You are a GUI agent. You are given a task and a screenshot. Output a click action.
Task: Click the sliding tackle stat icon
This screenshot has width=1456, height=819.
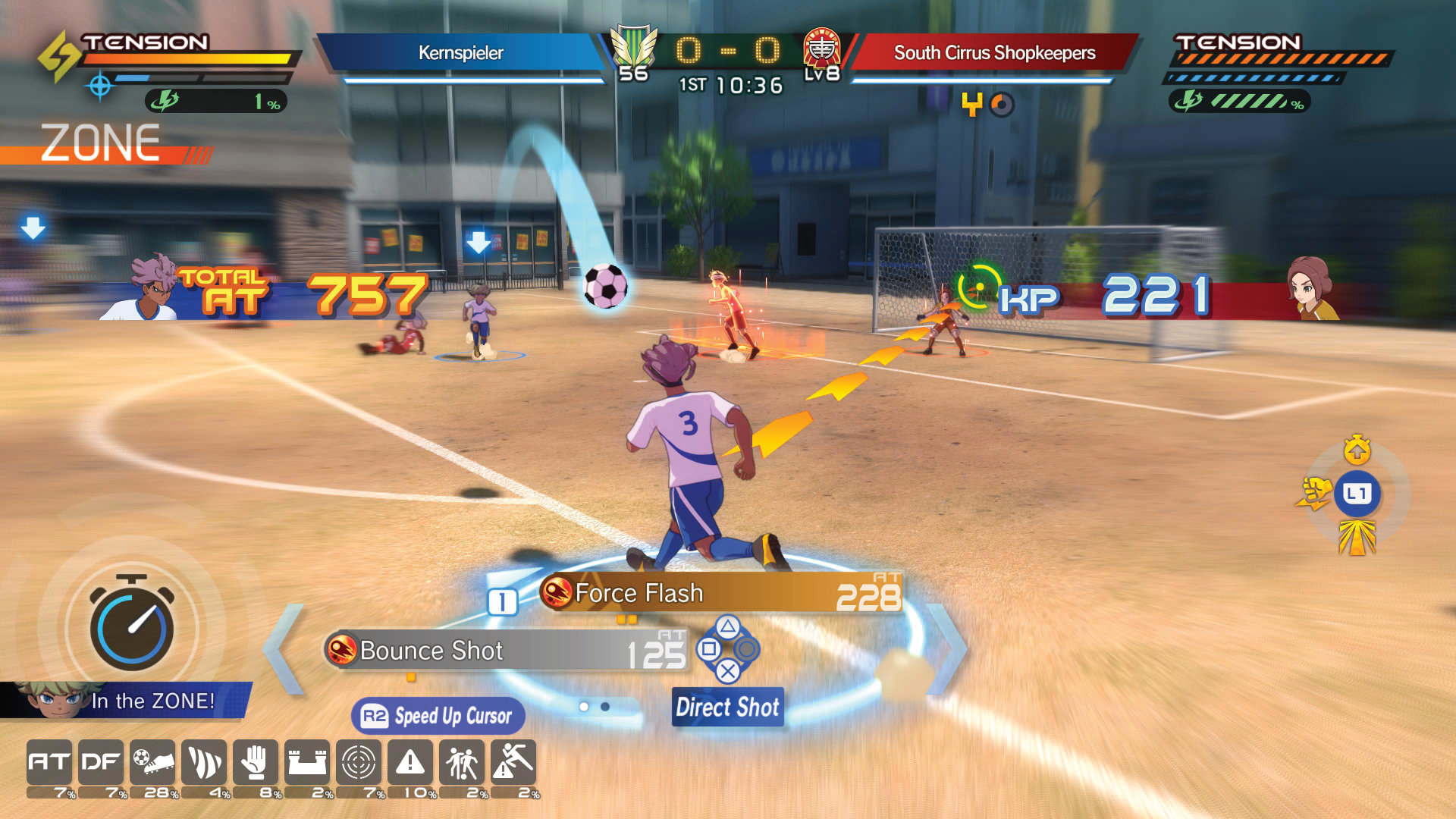pyautogui.click(x=513, y=762)
